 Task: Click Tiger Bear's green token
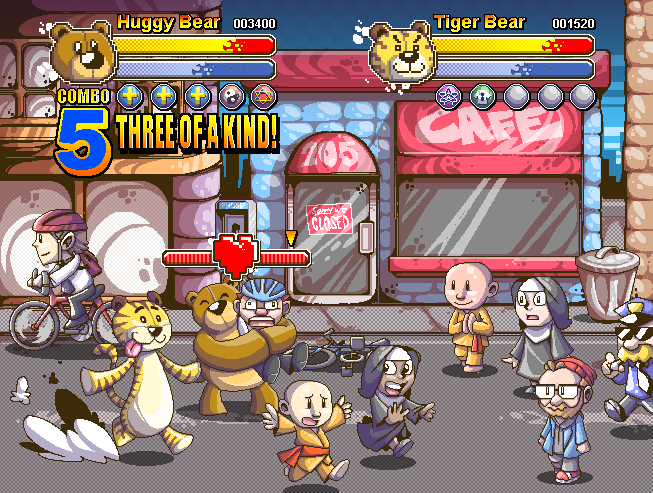coord(482,96)
